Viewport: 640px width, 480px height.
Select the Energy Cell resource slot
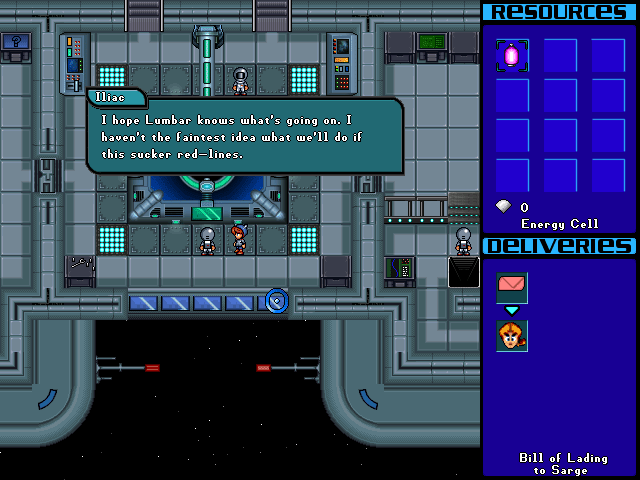(x=512, y=56)
